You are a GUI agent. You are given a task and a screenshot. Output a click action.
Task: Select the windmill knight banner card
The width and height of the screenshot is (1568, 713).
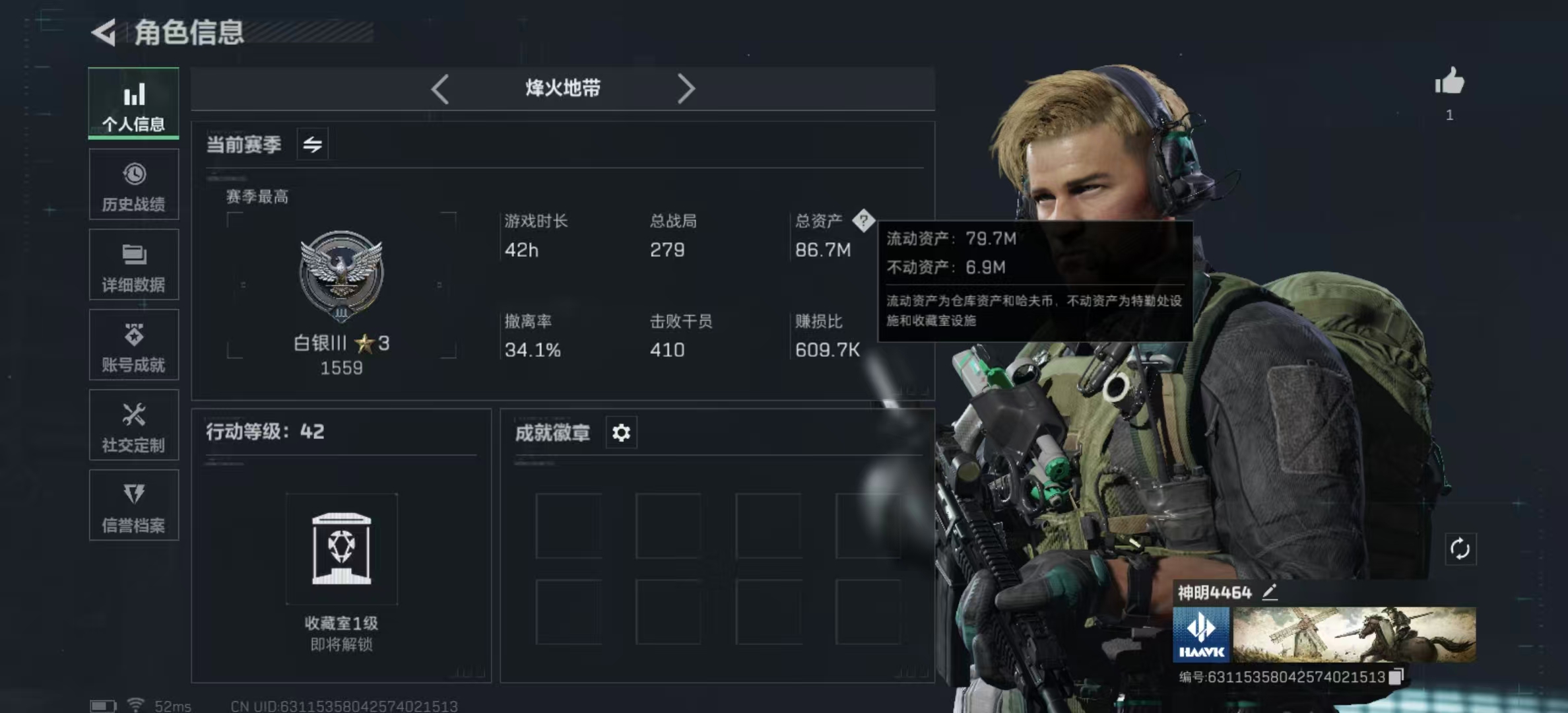point(1354,635)
